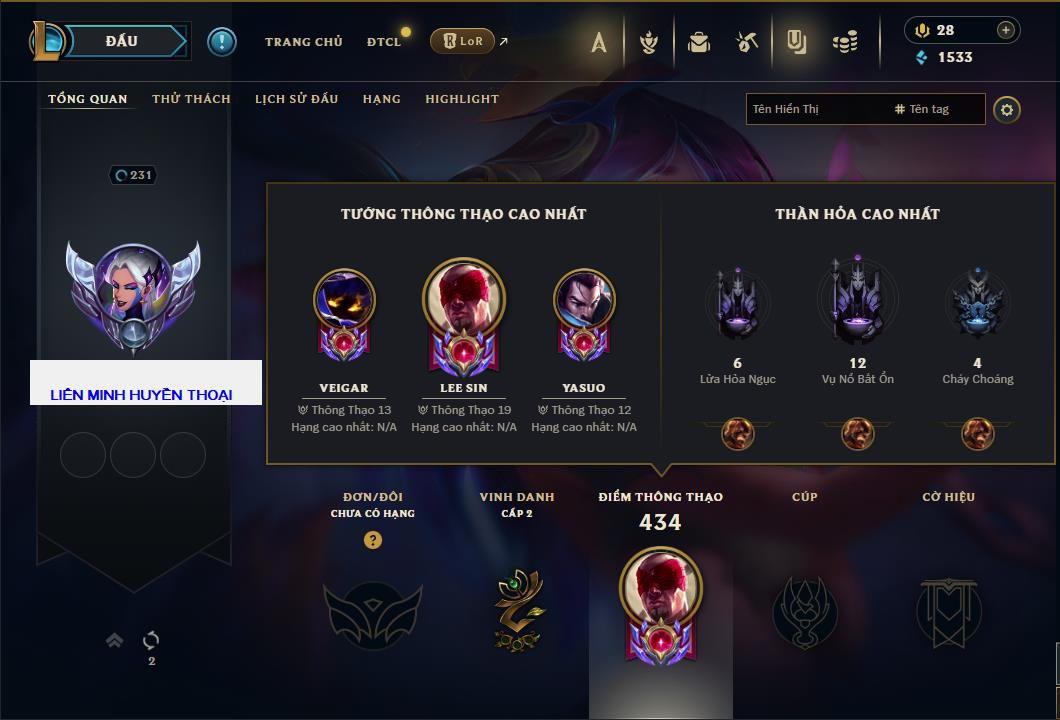The image size is (1060, 720).
Task: Launch the LoR link button
Action: (x=463, y=41)
